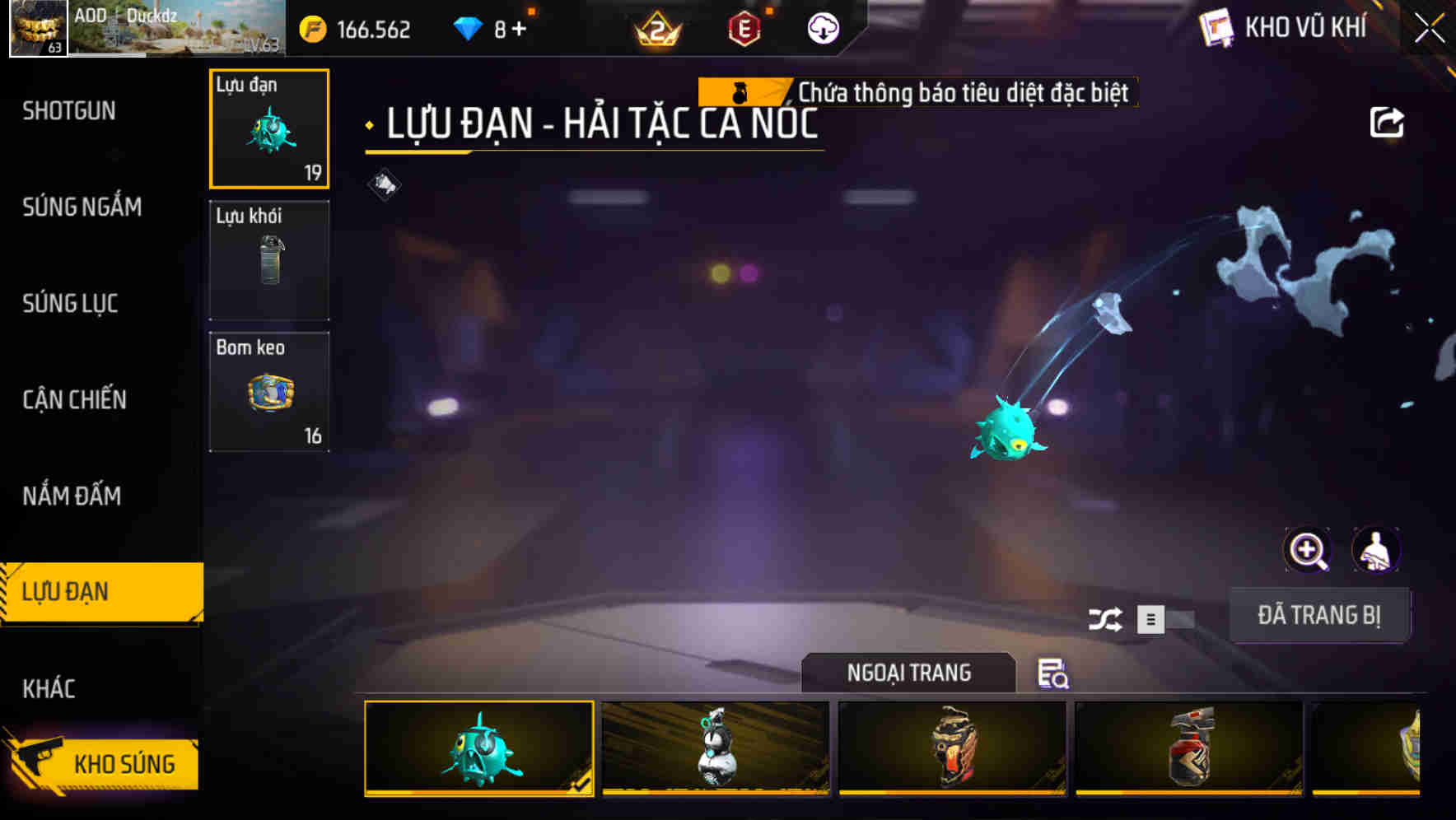Click the magnifier zoom preview icon

(x=1308, y=550)
